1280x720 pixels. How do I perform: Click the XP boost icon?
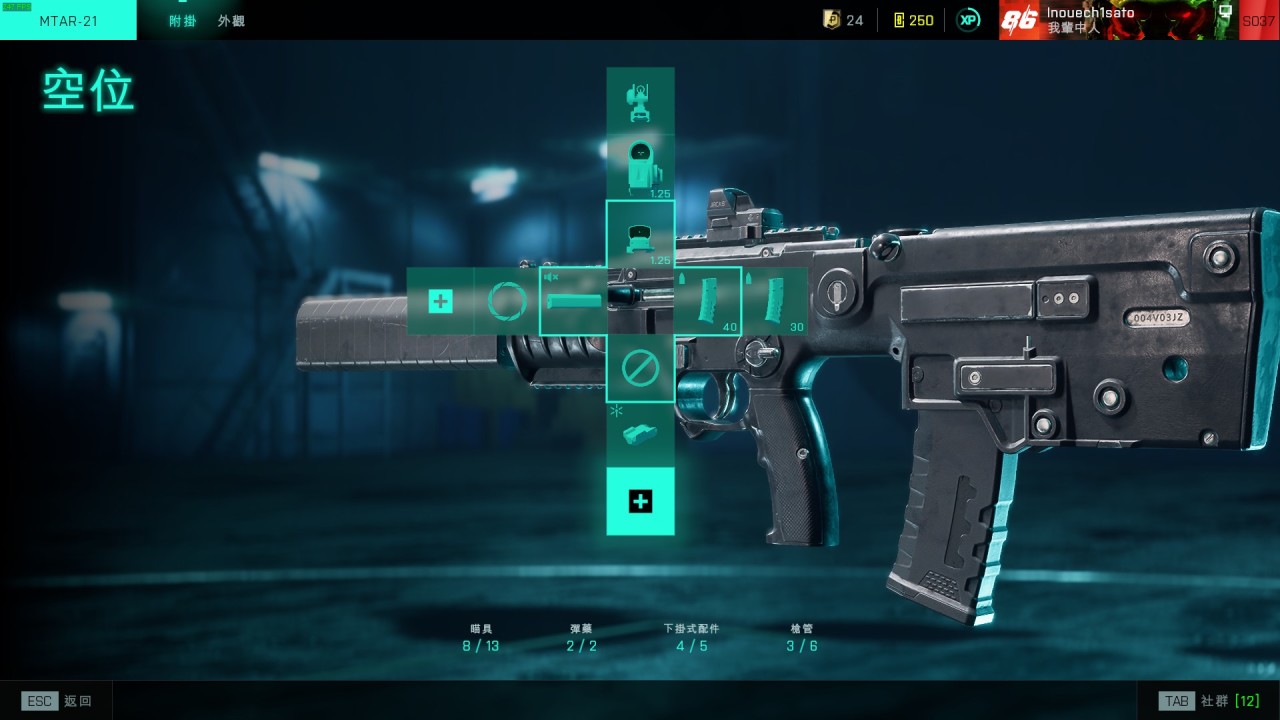pos(968,20)
